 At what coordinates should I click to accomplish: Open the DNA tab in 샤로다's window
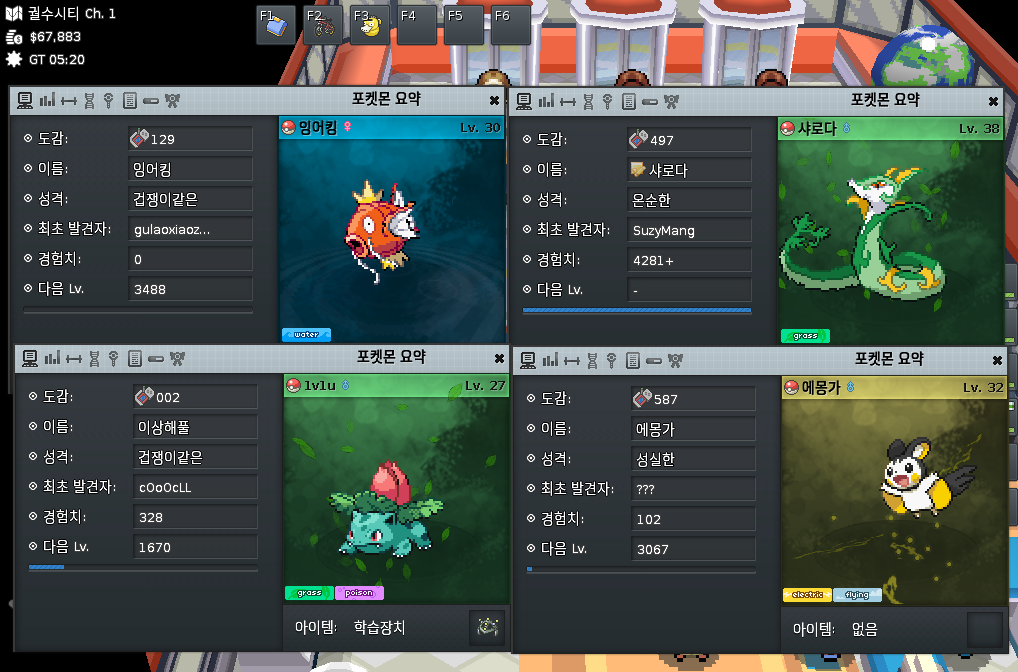589,101
